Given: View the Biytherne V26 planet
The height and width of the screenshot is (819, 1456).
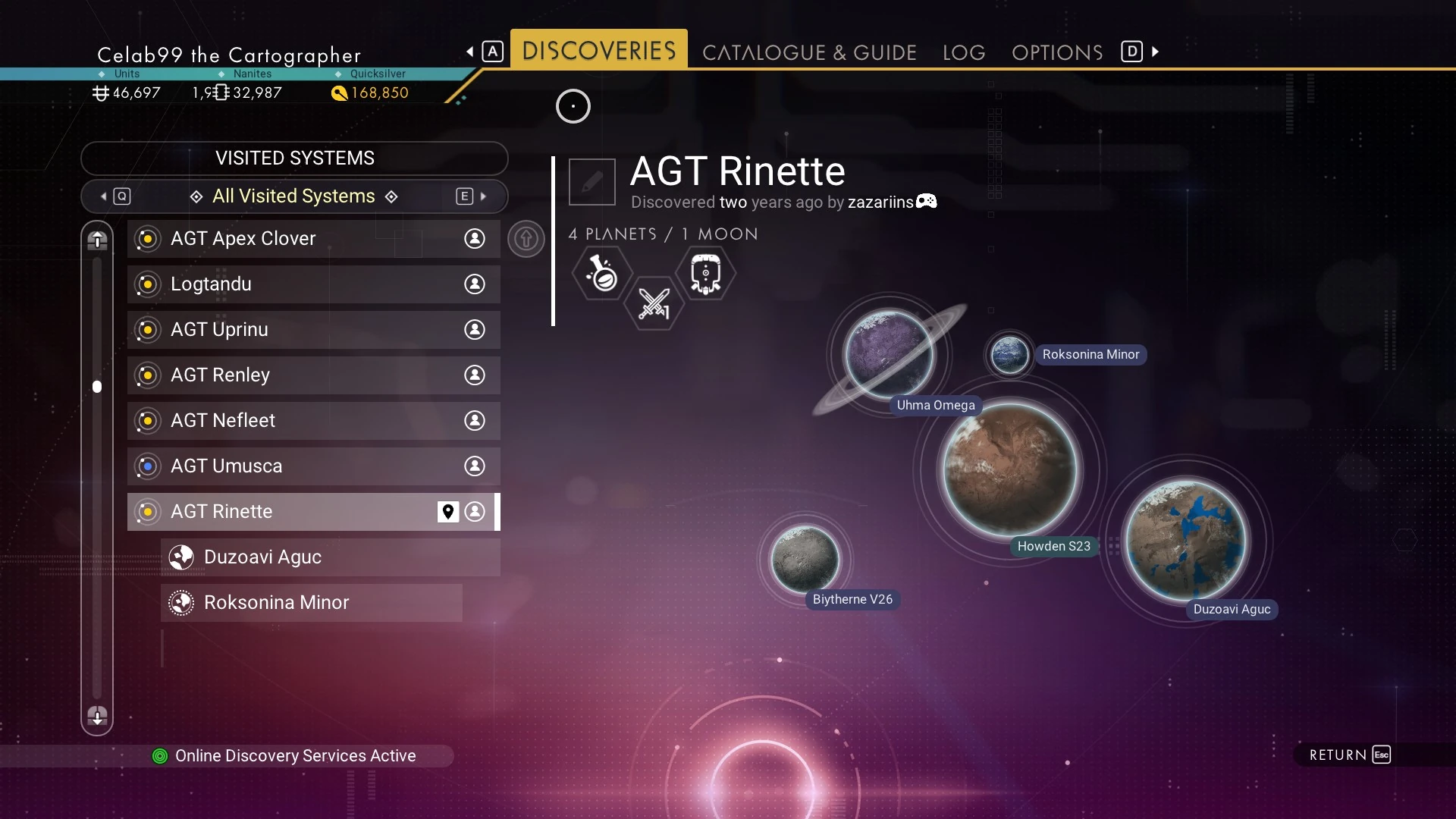Looking at the screenshot, I should point(805,560).
